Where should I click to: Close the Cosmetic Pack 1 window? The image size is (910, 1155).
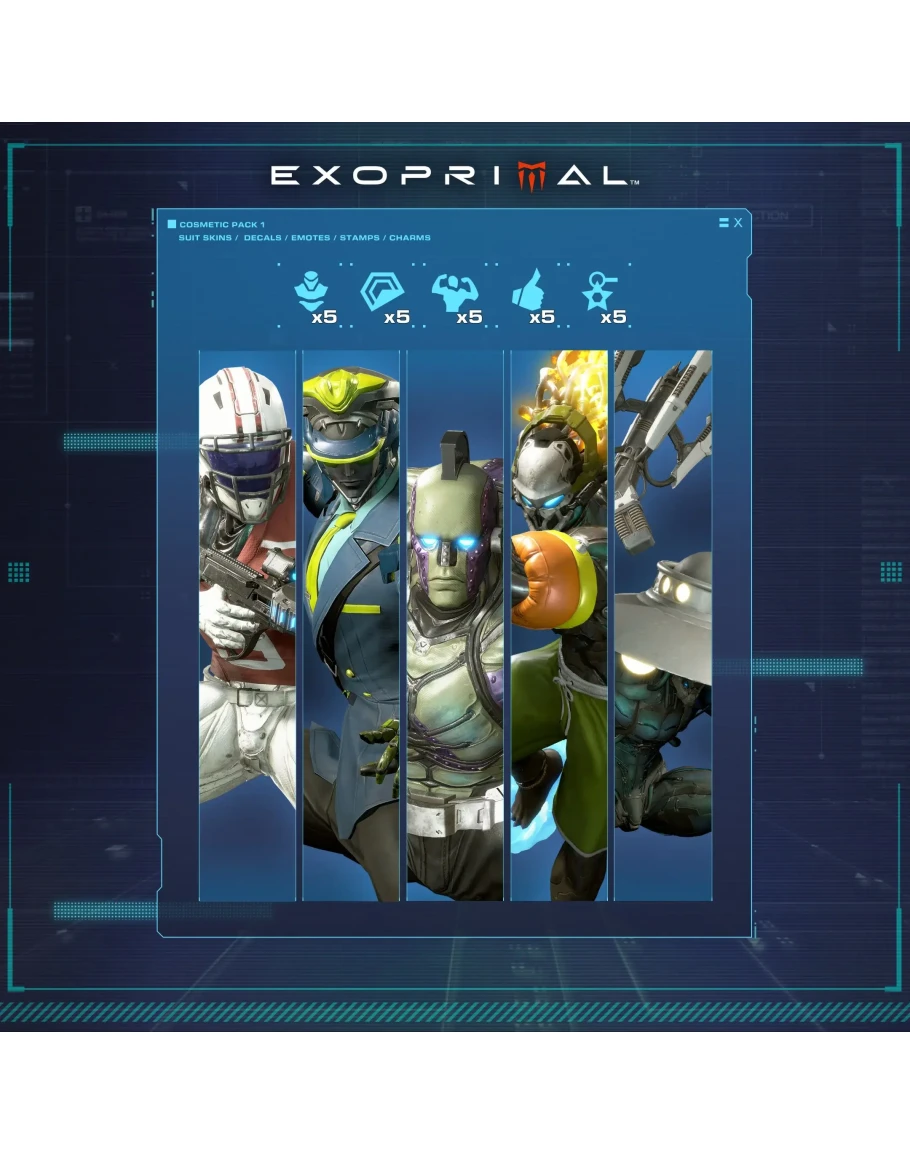point(738,223)
